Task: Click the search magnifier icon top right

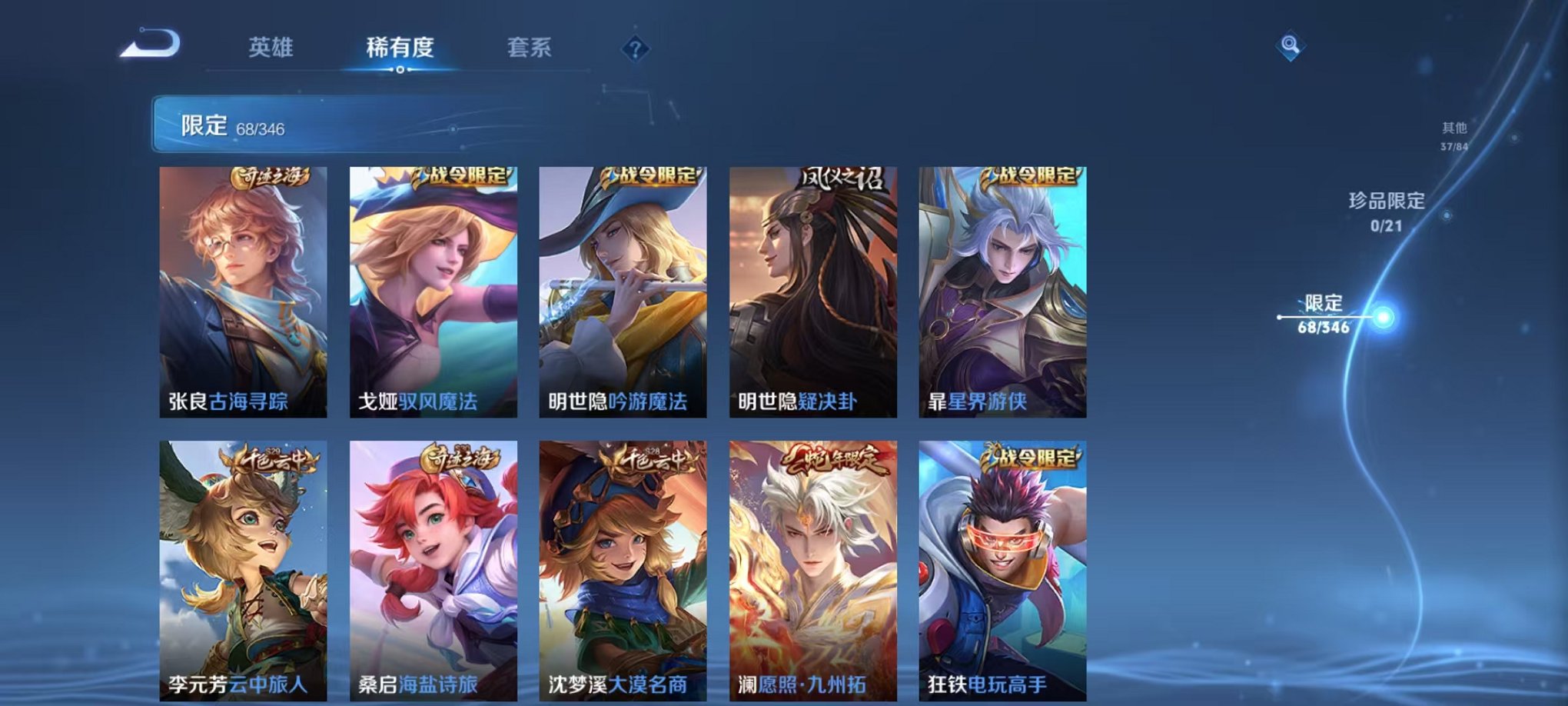Action: pyautogui.click(x=1289, y=45)
